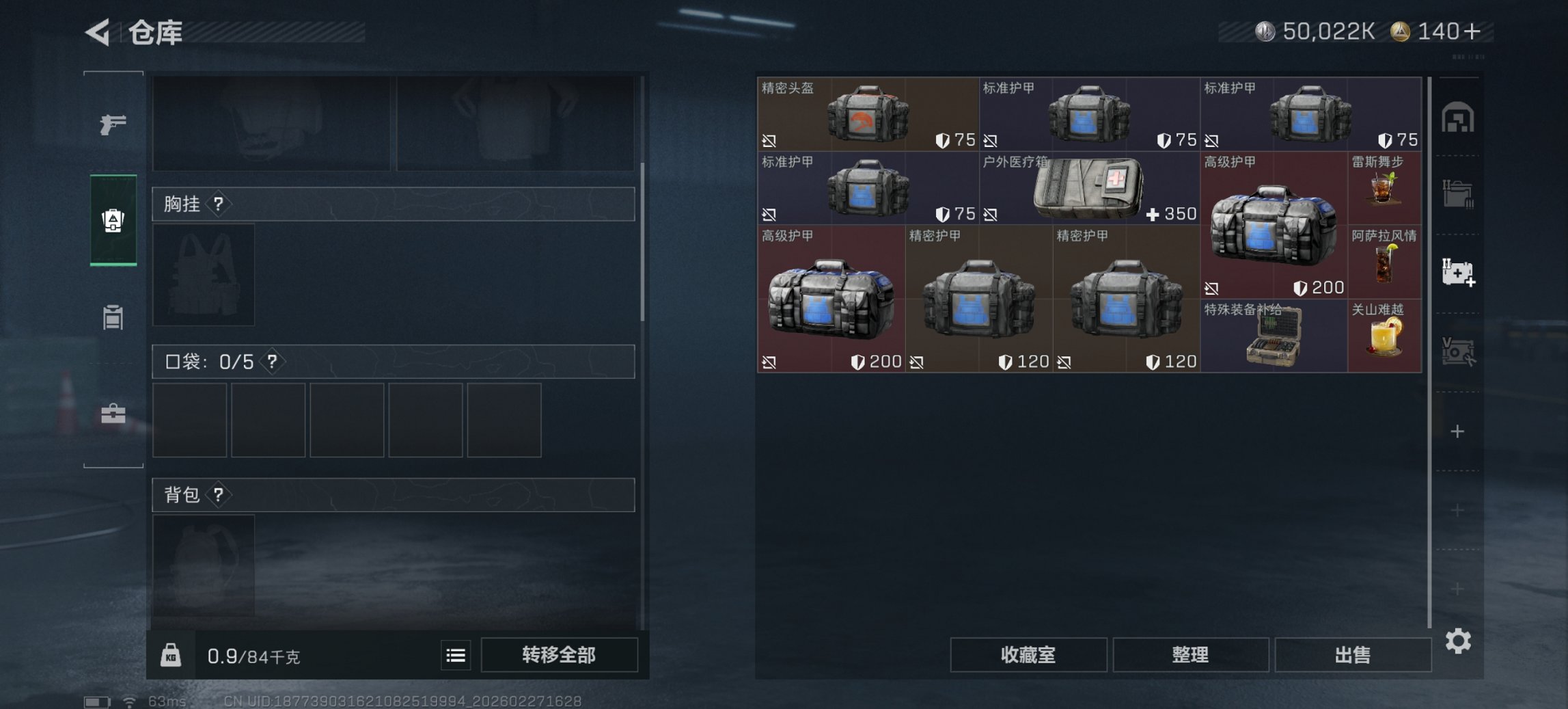Toggle the lock marker on 户外医疗箱 tile
This screenshot has height=709, width=1568.
pyautogui.click(x=990, y=214)
